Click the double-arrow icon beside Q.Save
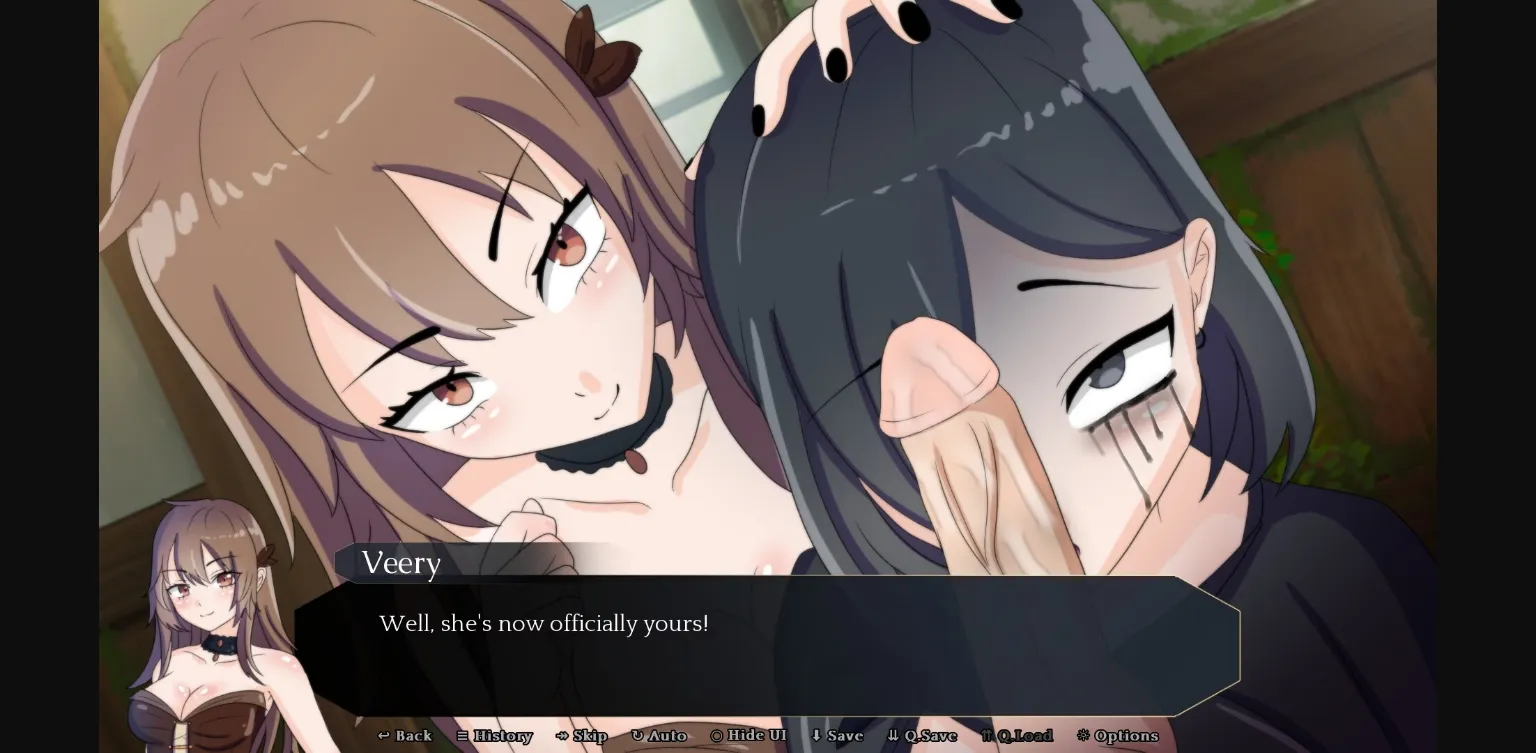 pyautogui.click(x=892, y=735)
